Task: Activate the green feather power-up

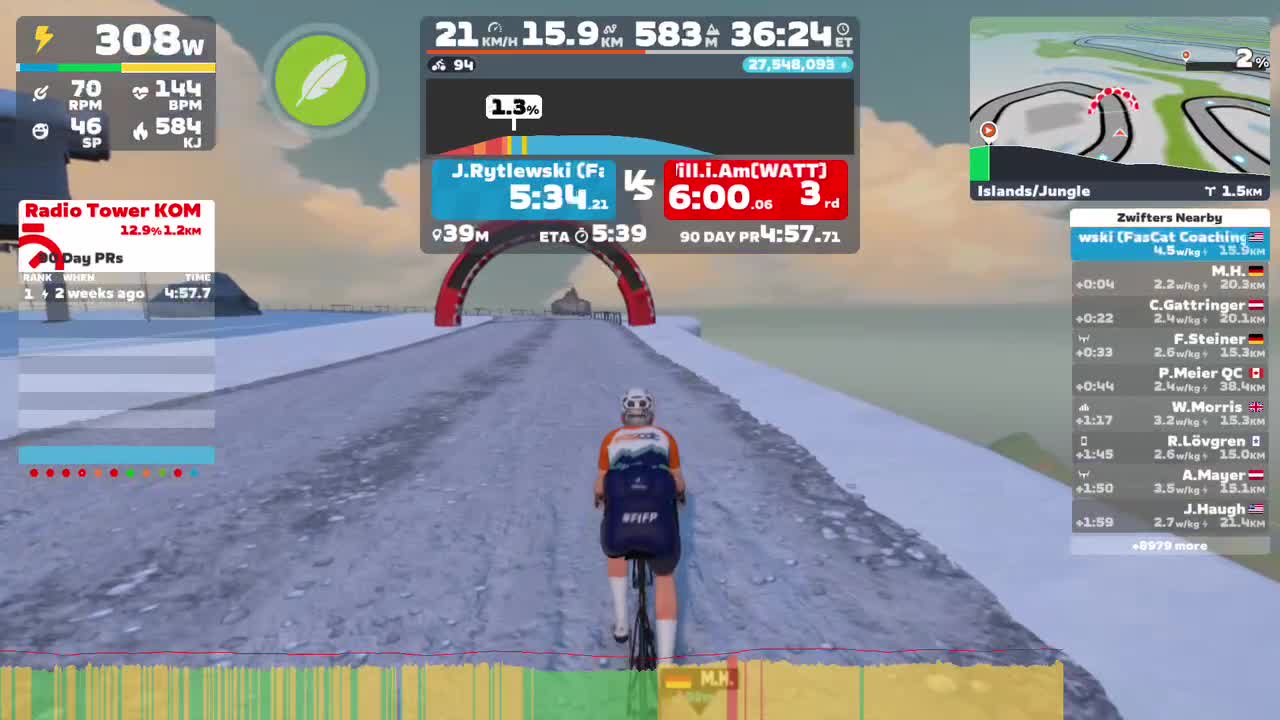Action: 320,80
